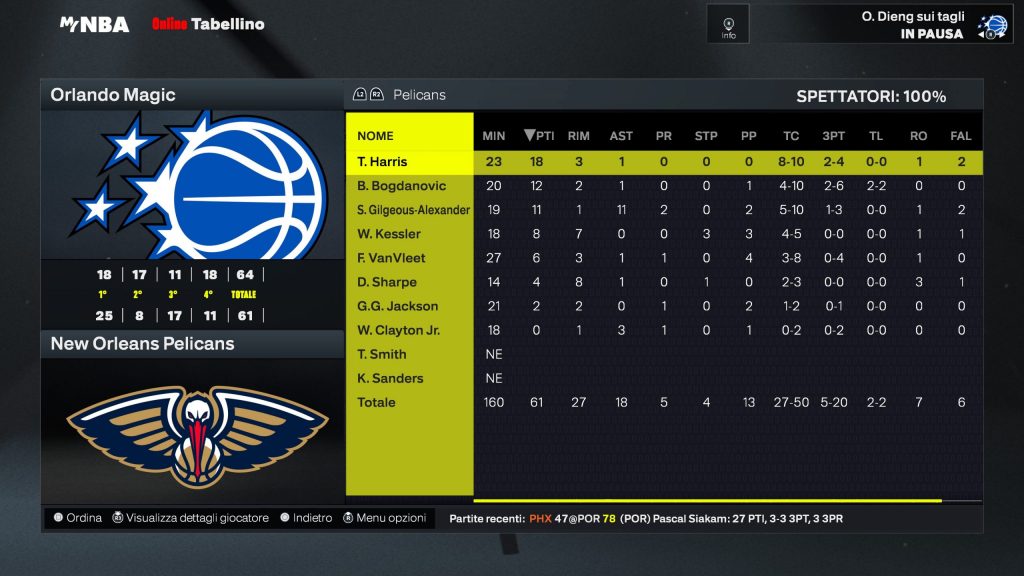Open the Info icon at top
This screenshot has width=1024, height=576.
coord(728,24)
